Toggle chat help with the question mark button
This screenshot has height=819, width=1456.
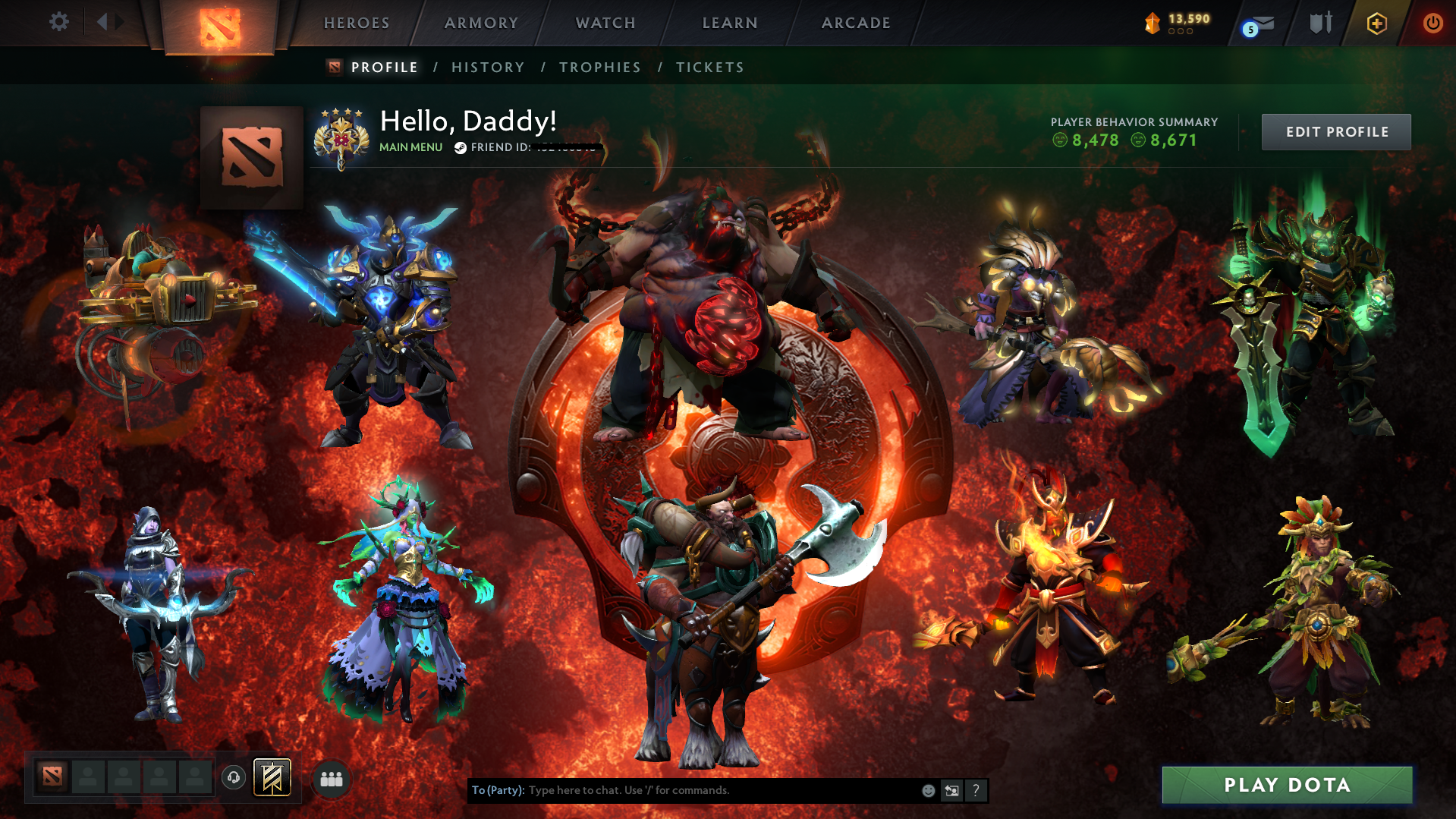tap(976, 790)
